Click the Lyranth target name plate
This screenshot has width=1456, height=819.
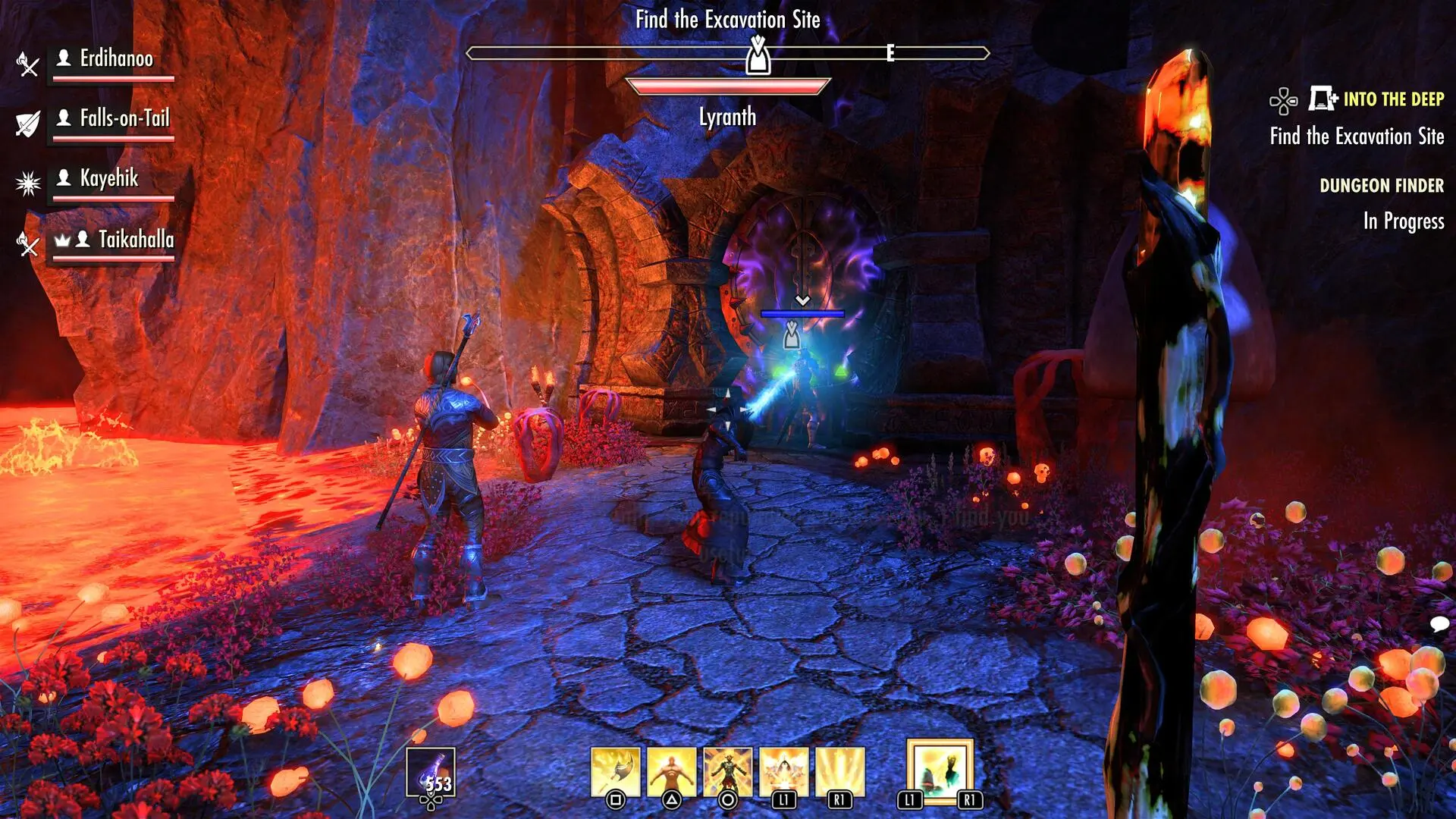tap(727, 117)
